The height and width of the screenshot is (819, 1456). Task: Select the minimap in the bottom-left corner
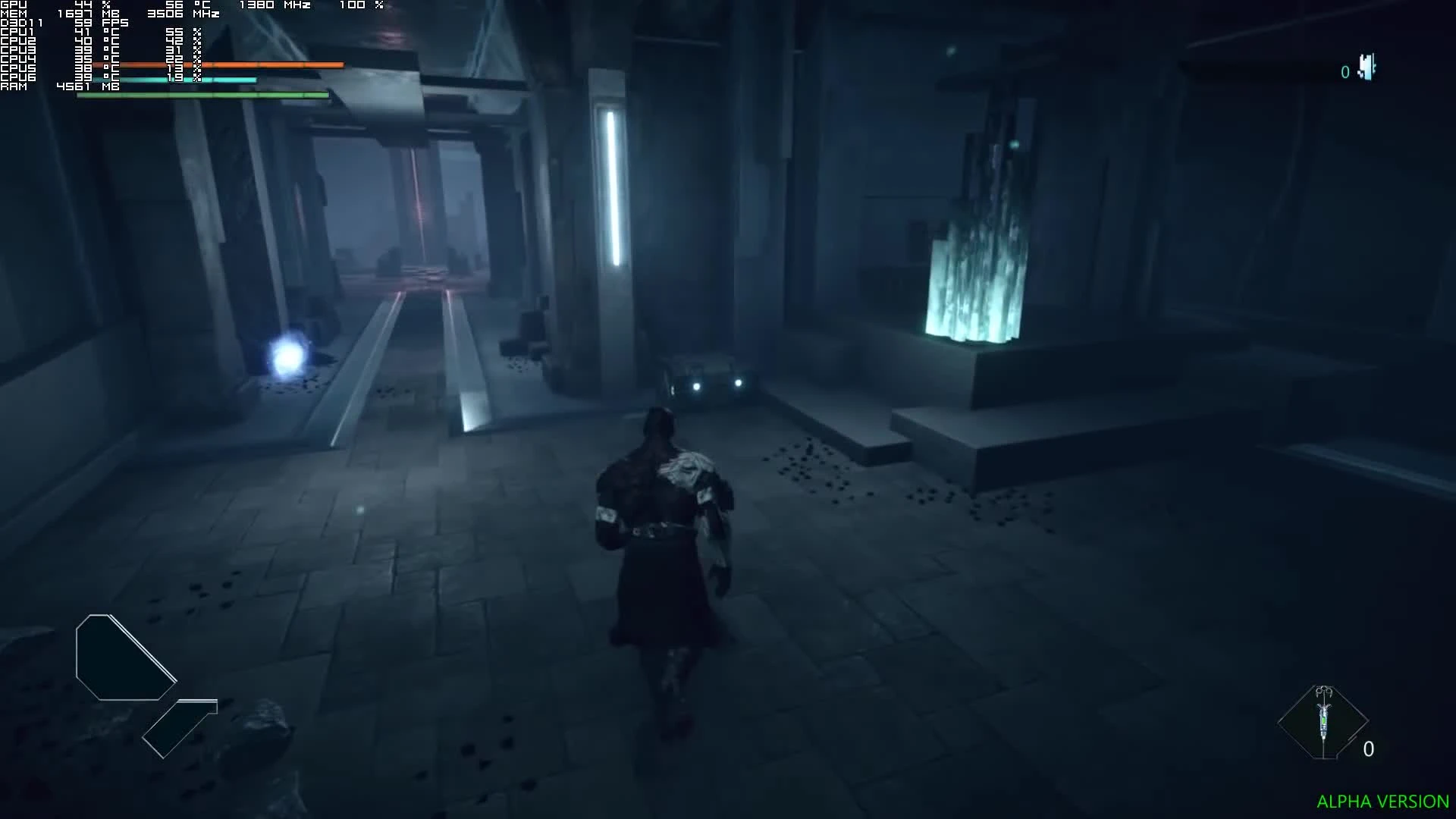click(125, 656)
